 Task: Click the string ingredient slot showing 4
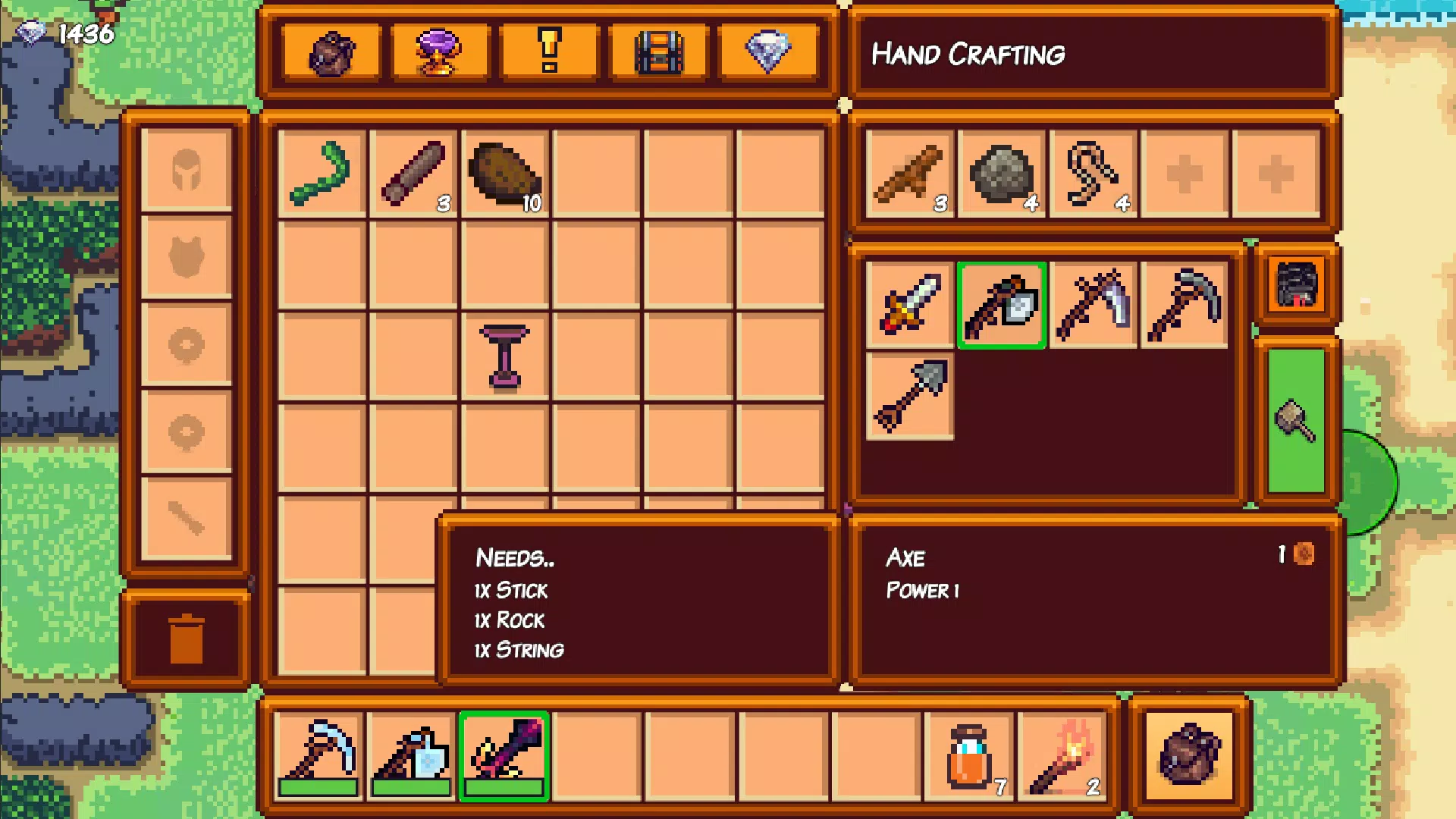[1092, 171]
